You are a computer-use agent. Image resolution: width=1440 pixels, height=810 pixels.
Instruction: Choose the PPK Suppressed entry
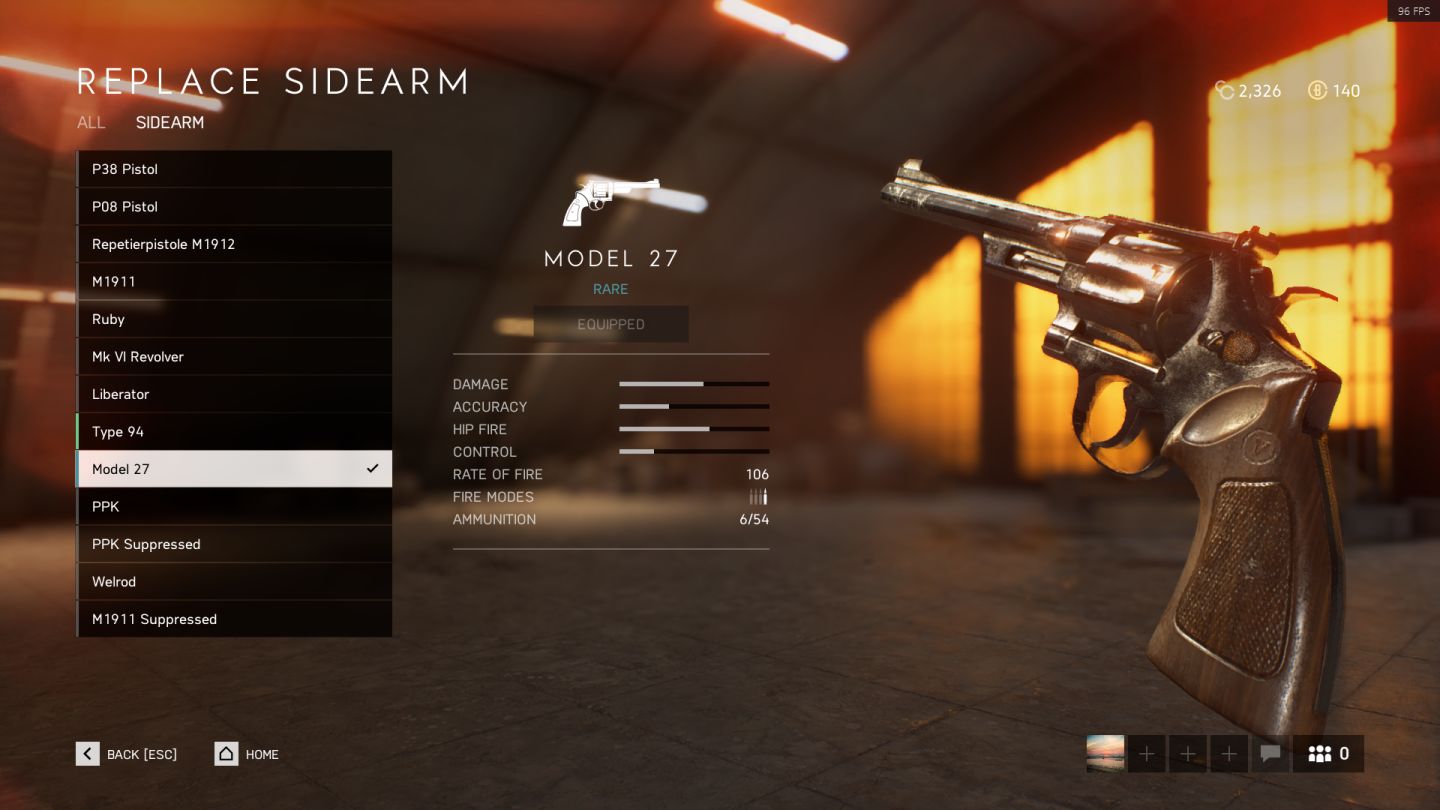234,544
